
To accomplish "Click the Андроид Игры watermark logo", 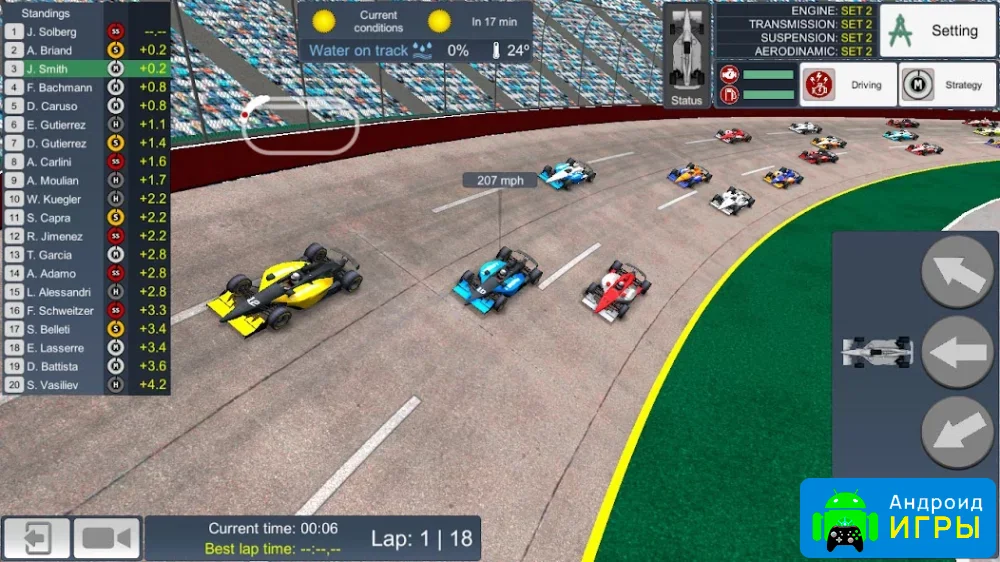I will tap(897, 517).
